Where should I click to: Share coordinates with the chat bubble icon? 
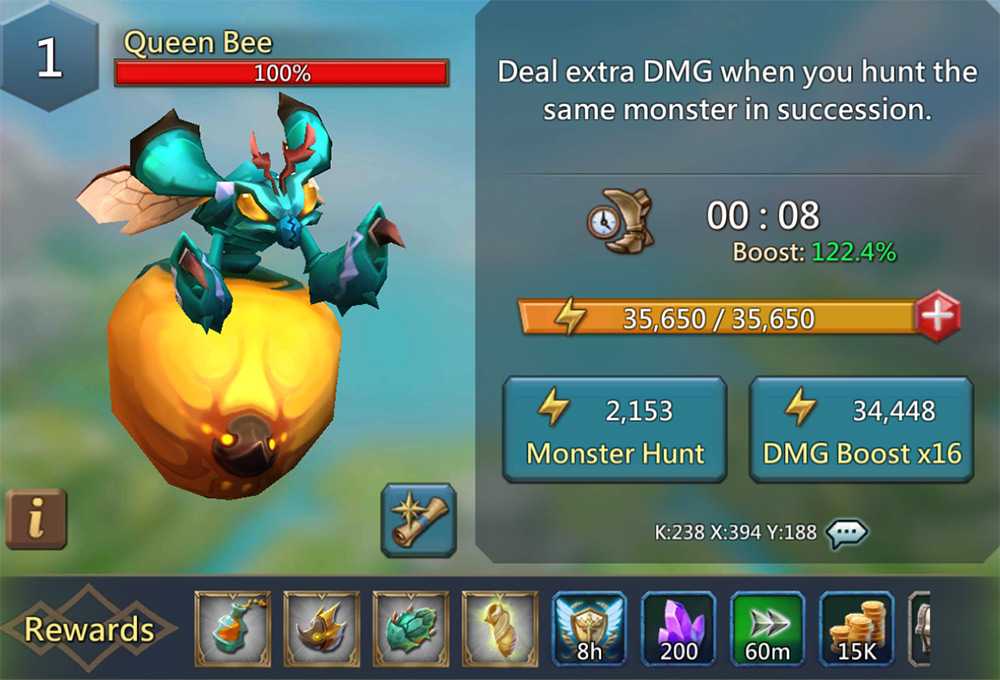[x=846, y=533]
